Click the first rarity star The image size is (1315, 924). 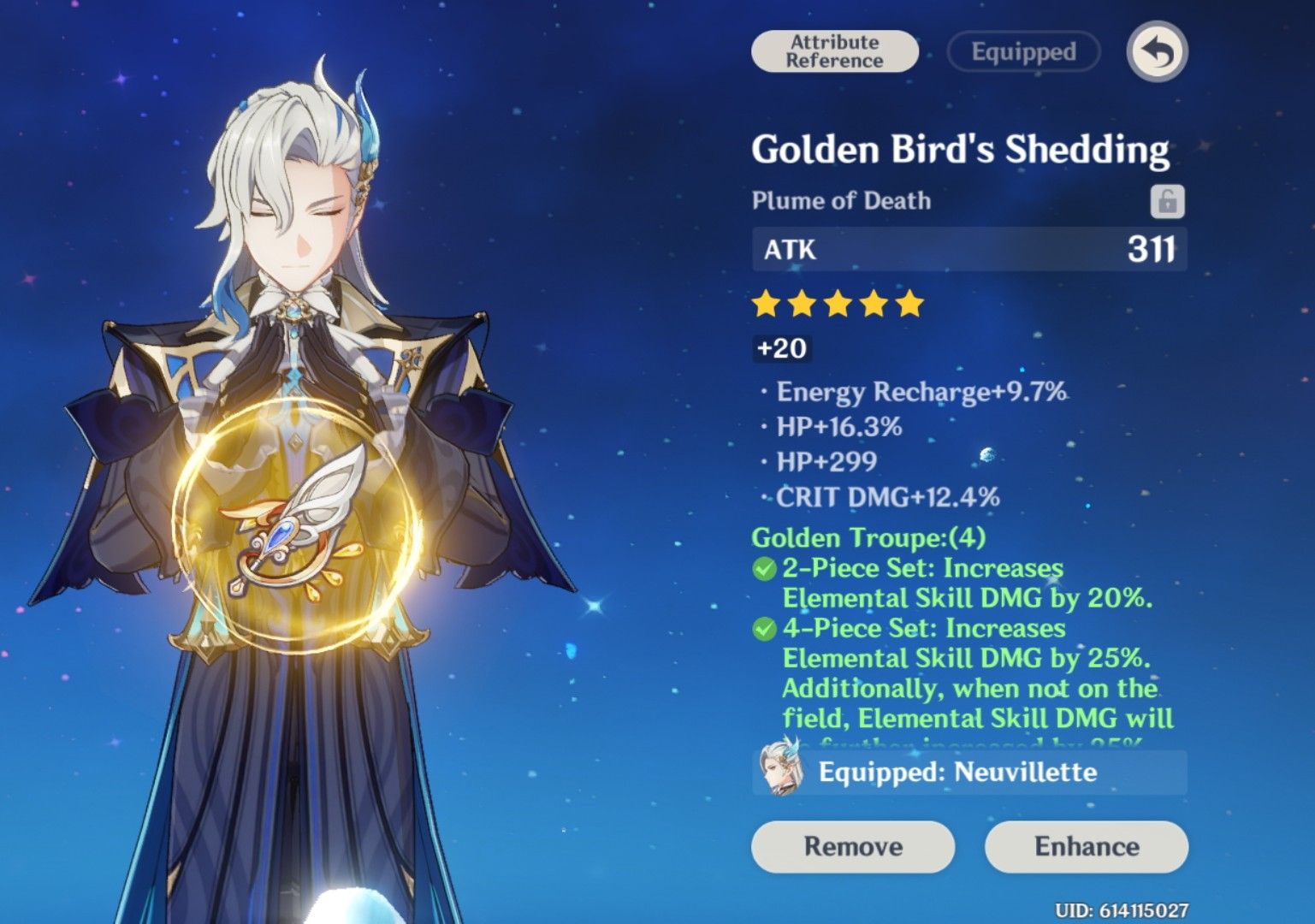pyautogui.click(x=767, y=303)
